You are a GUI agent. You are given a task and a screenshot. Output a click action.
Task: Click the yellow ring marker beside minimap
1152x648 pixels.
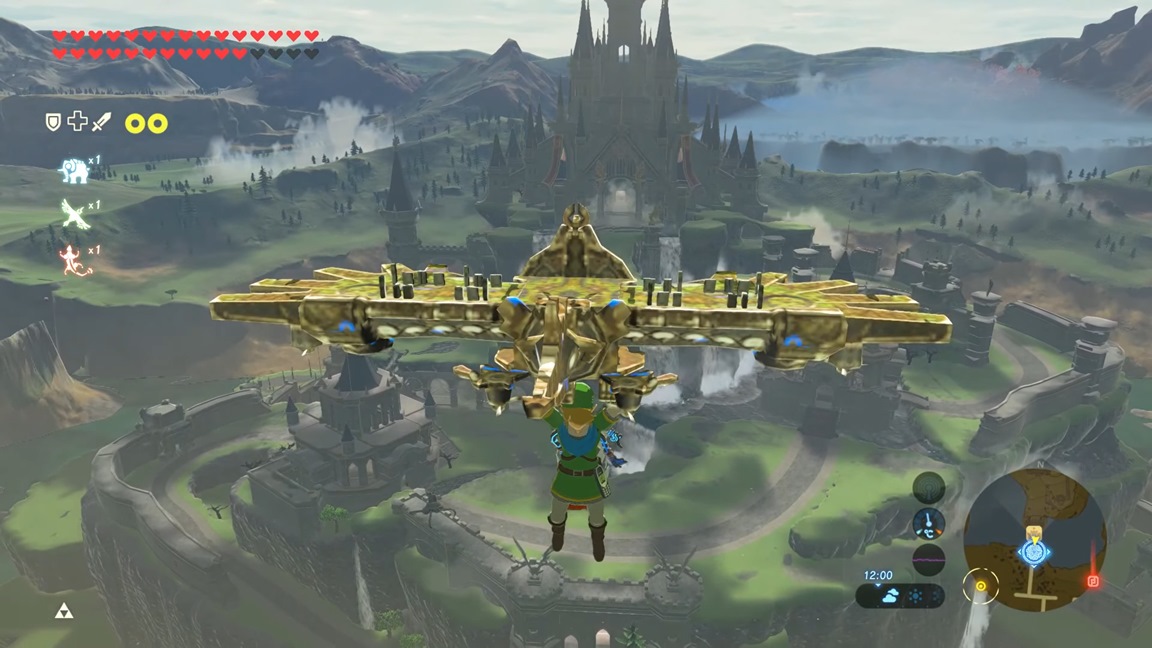click(x=981, y=586)
